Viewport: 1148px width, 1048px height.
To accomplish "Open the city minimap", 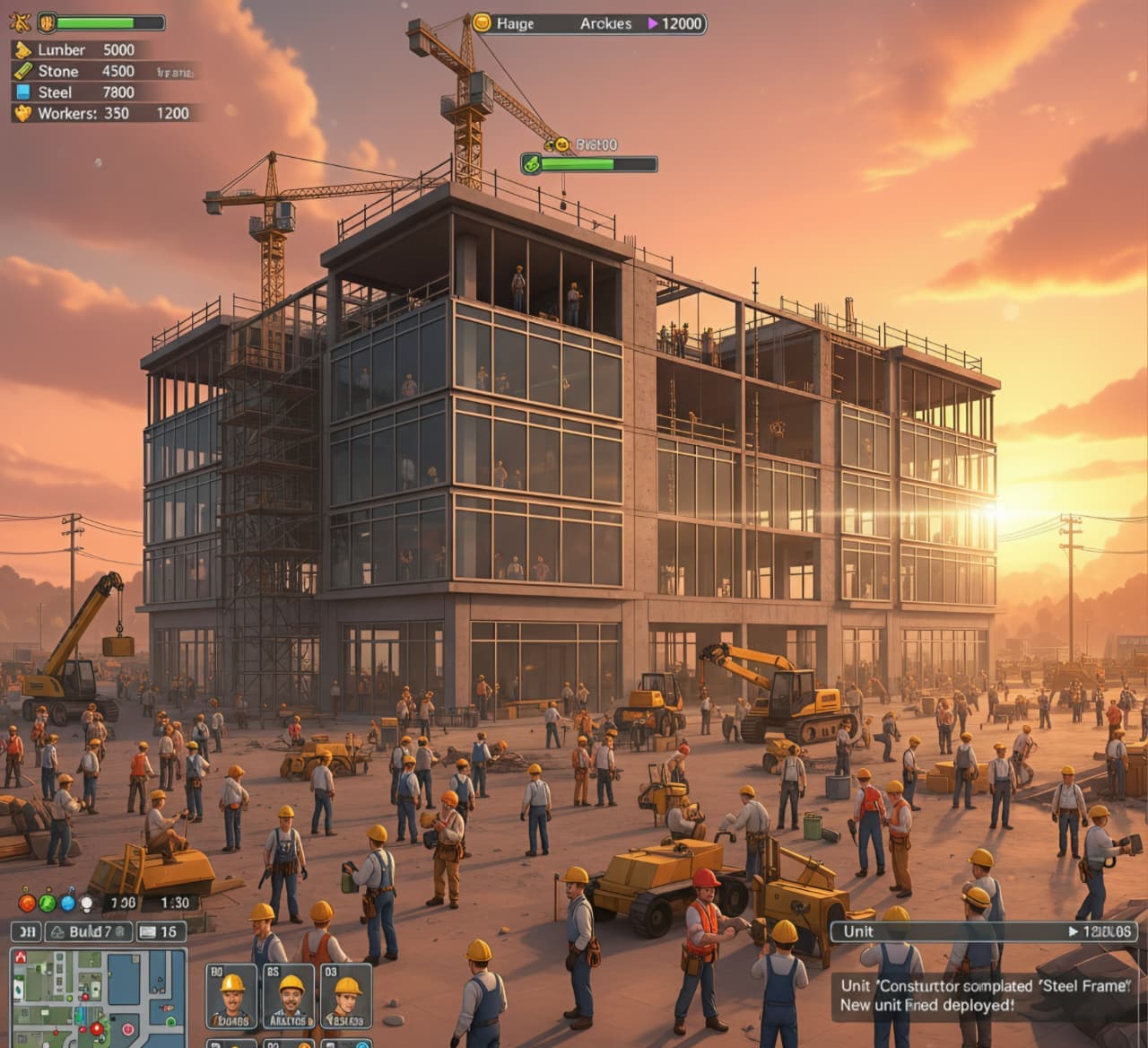I will (x=99, y=998).
